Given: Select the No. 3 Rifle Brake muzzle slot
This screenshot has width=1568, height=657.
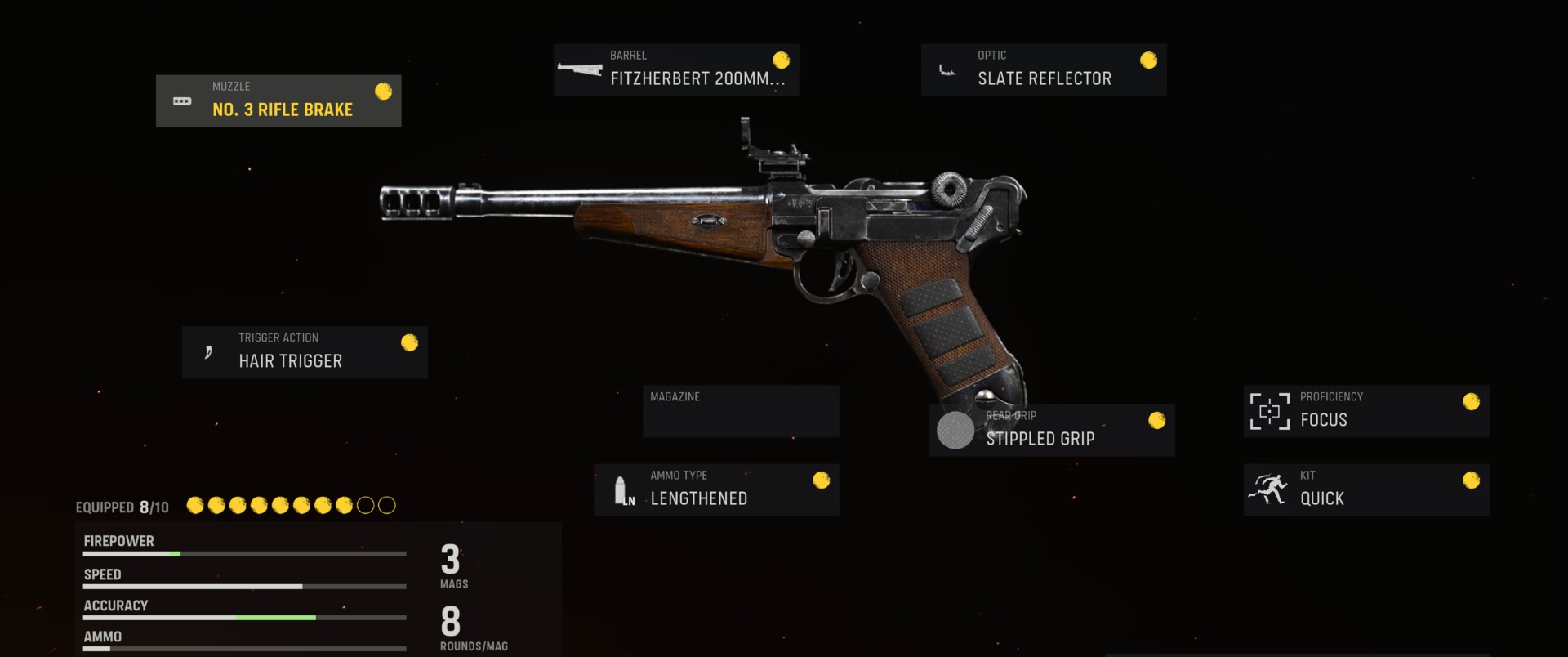Looking at the screenshot, I should click(x=278, y=101).
